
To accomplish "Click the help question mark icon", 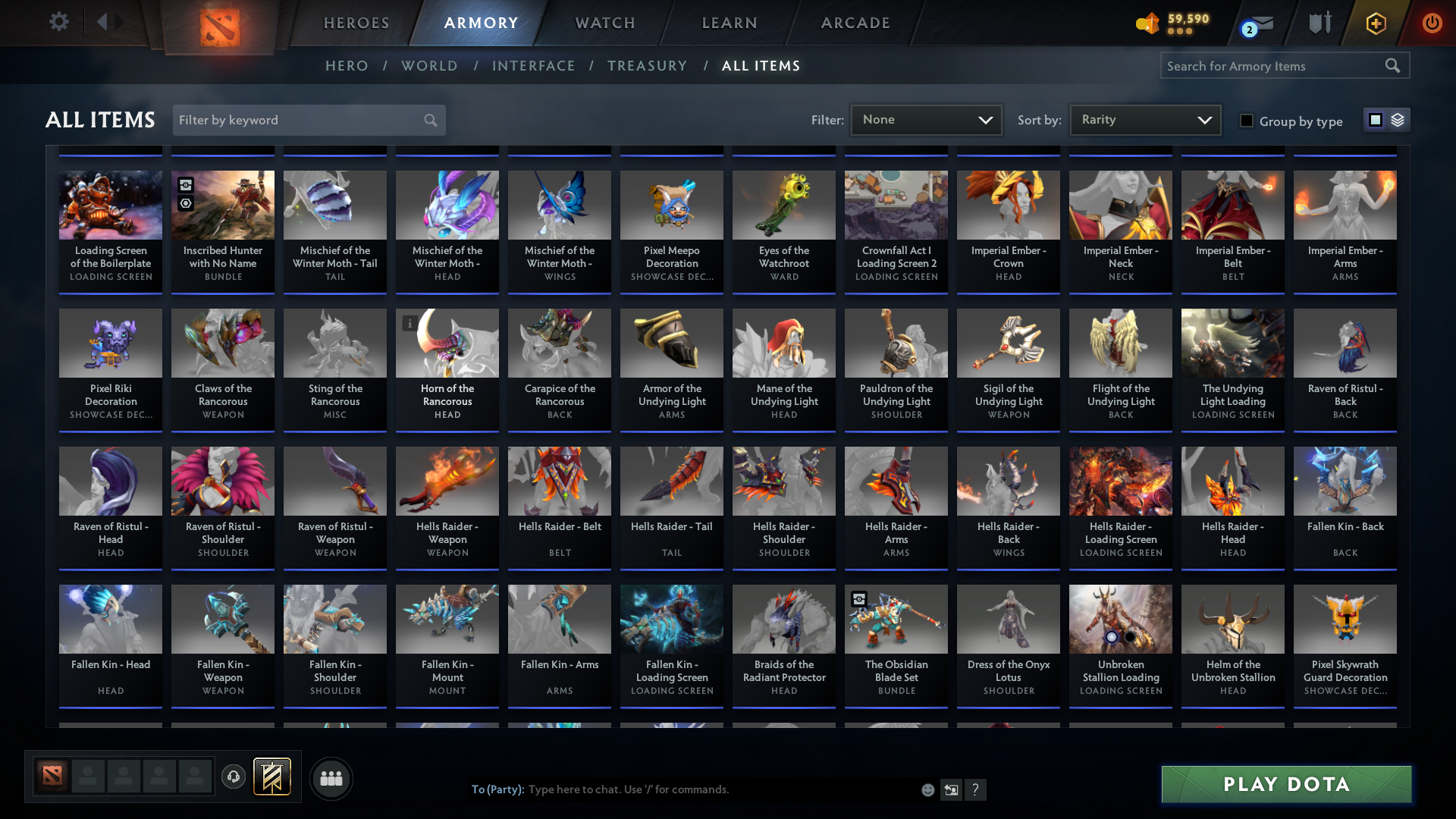I will click(x=976, y=789).
